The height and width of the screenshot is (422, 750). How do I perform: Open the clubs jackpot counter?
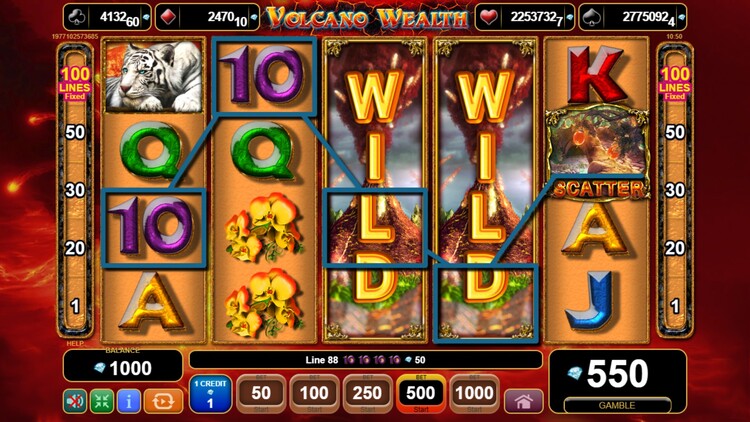(x=106, y=17)
